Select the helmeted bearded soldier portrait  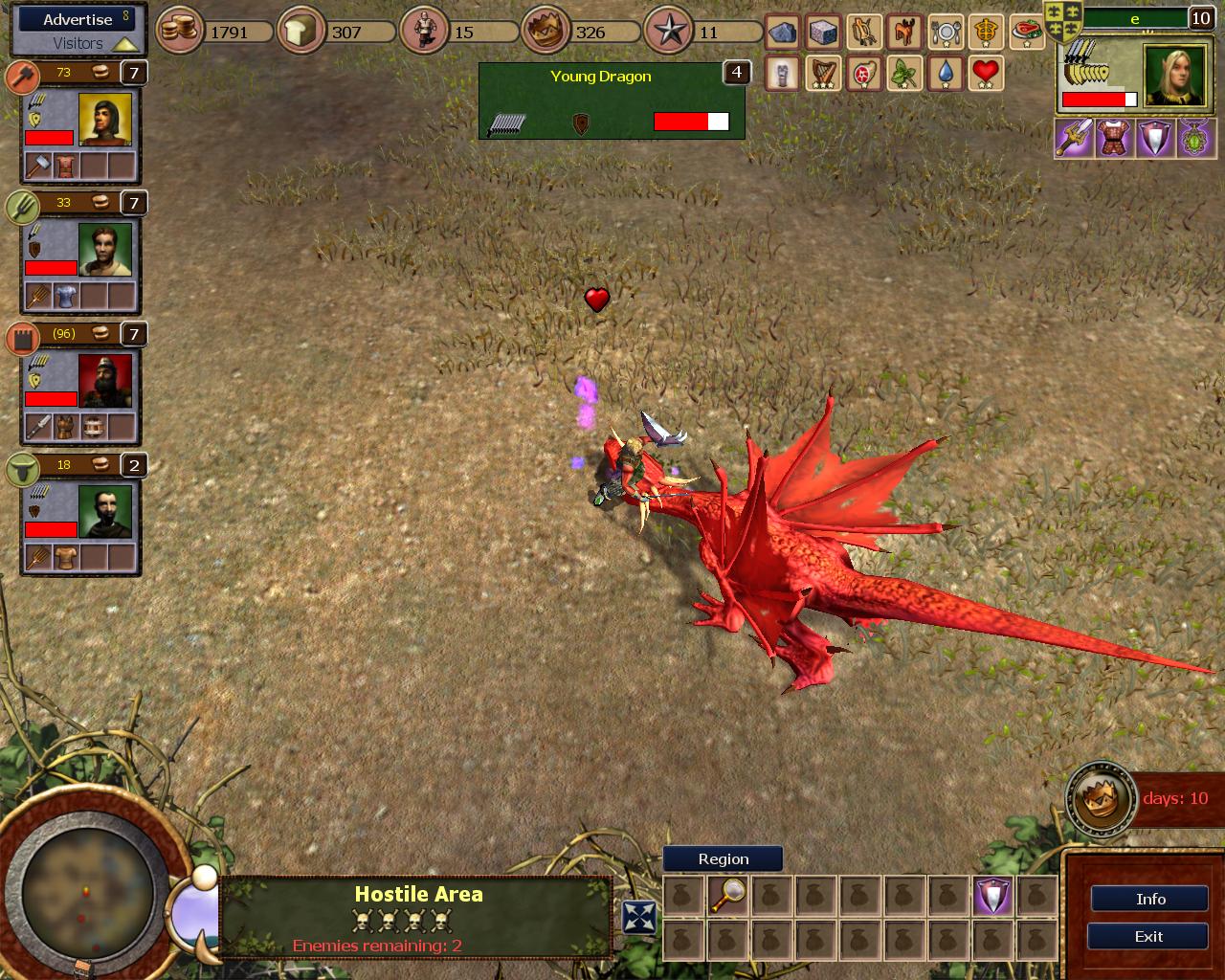105,382
